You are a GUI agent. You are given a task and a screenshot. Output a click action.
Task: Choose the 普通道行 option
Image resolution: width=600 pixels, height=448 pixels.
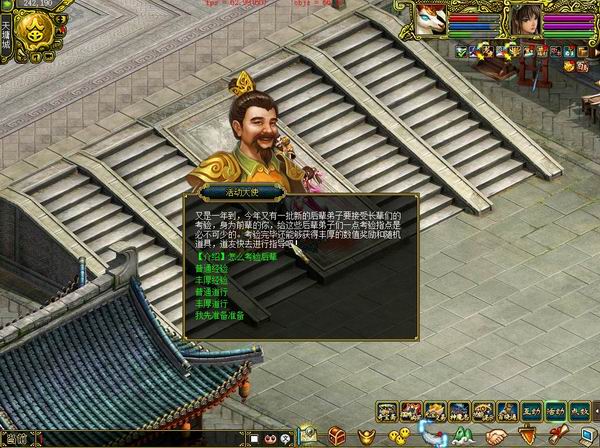212,292
